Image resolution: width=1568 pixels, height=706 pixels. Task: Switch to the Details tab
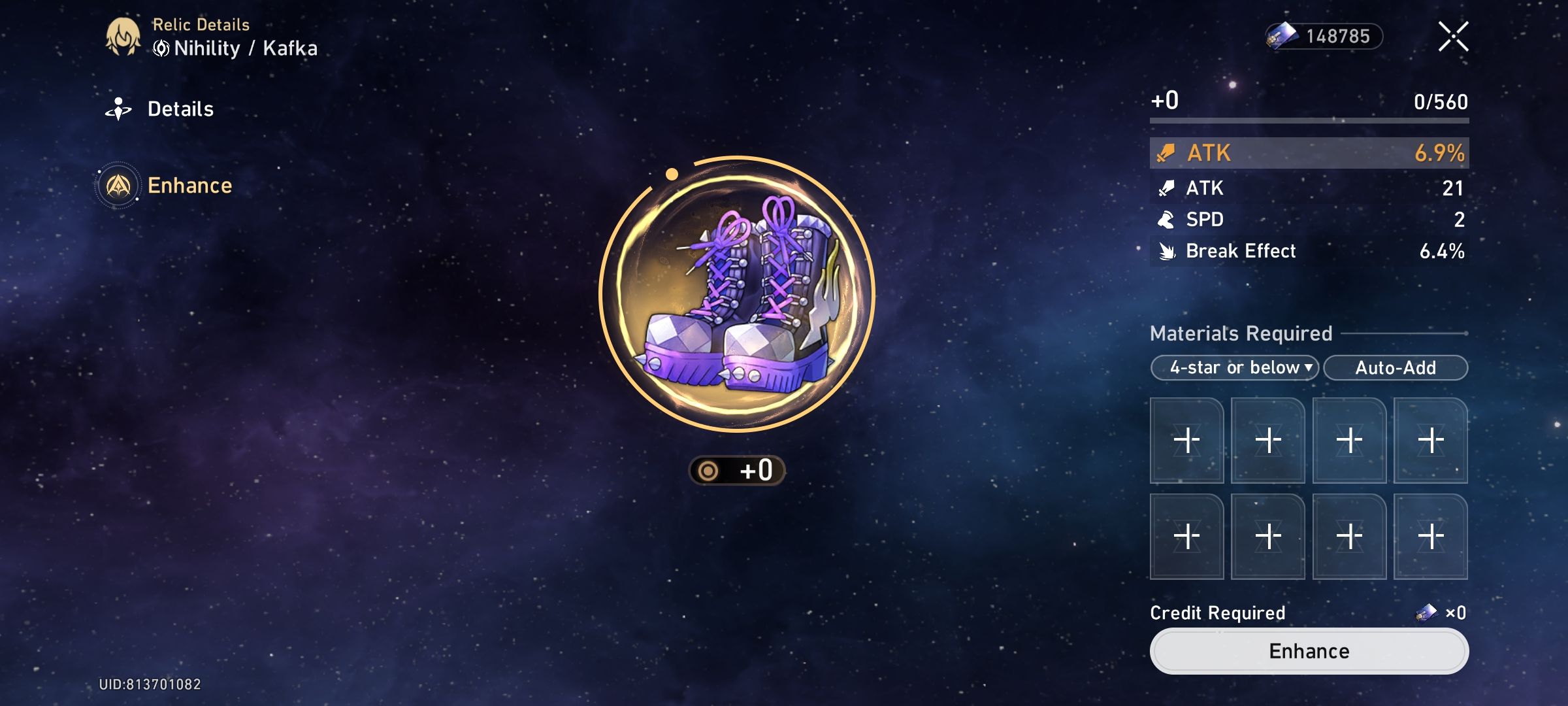[x=181, y=109]
